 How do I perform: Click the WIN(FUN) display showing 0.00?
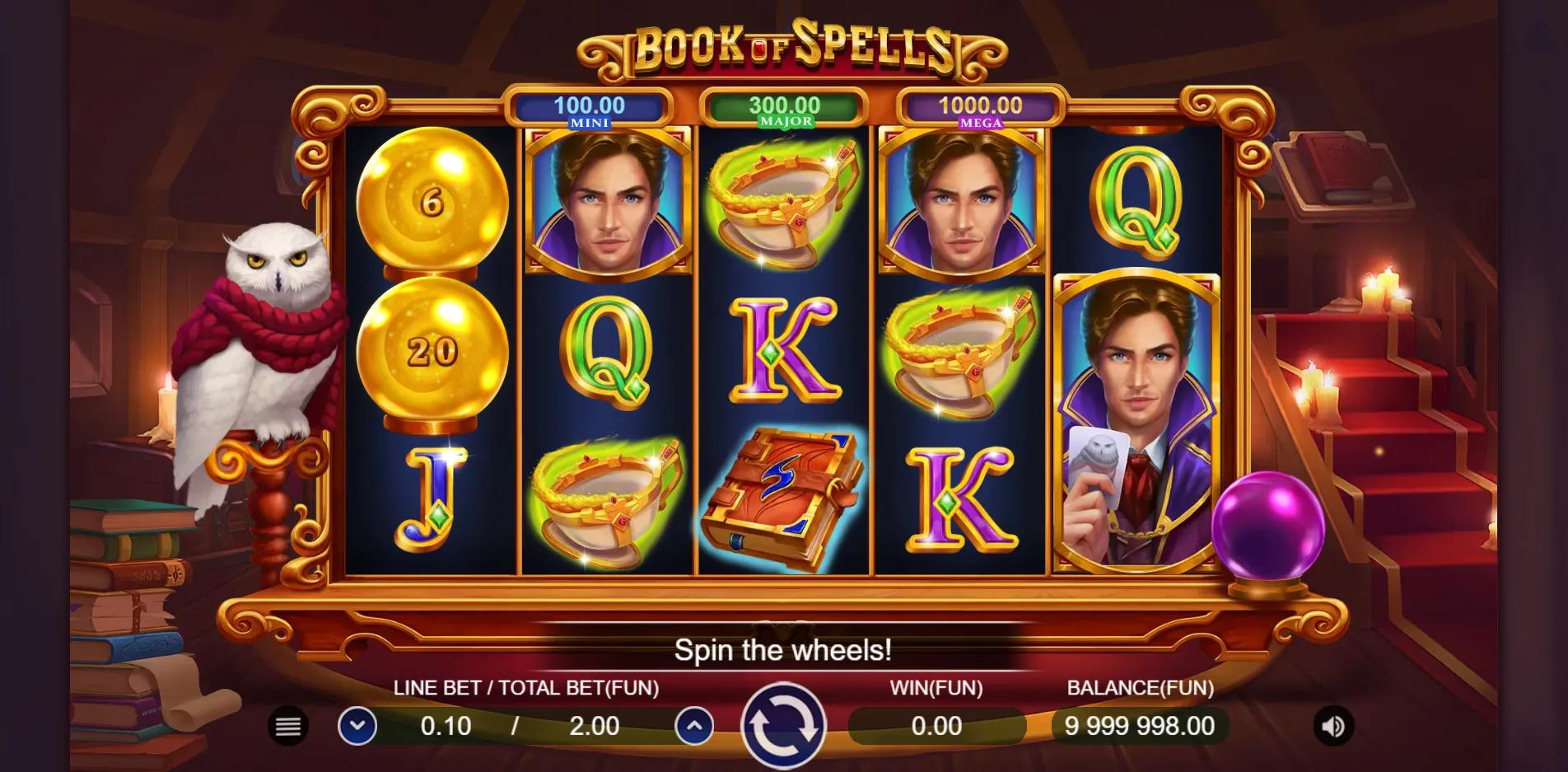935,727
